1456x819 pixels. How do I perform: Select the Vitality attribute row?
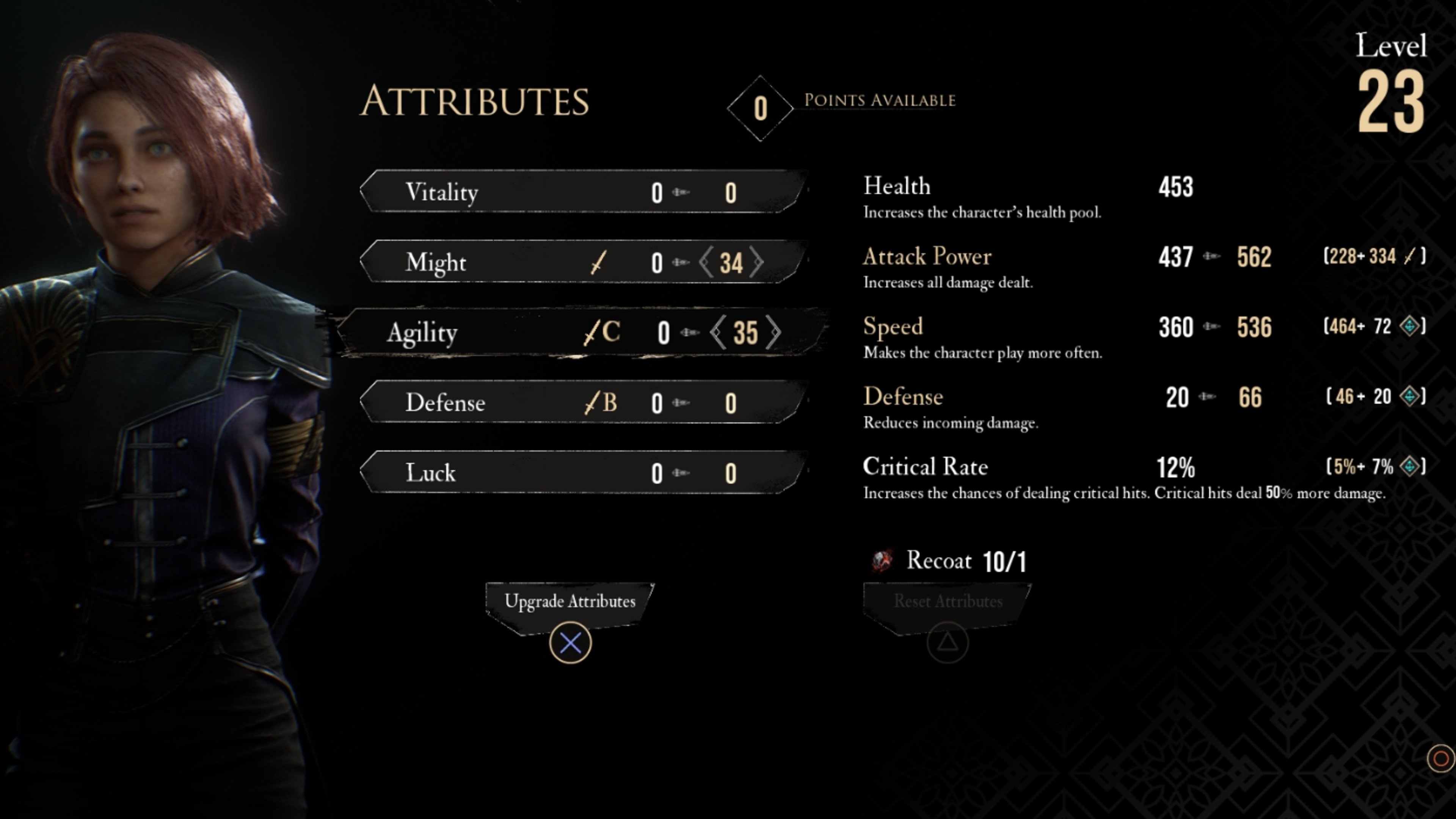[x=582, y=192]
